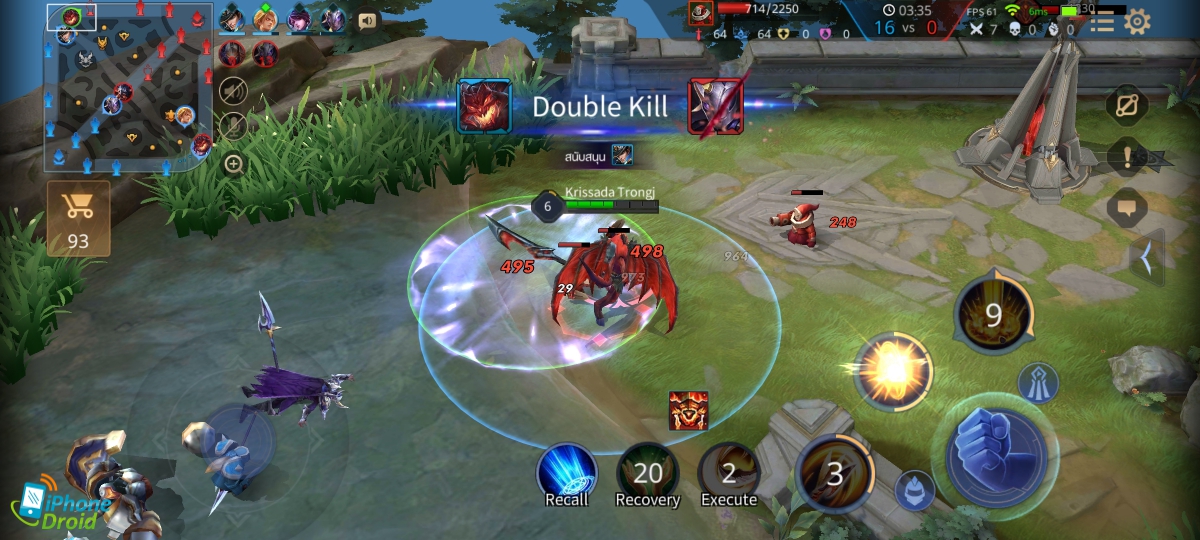Toggle the muted microphone icon
1200x540 pixels.
[233, 126]
